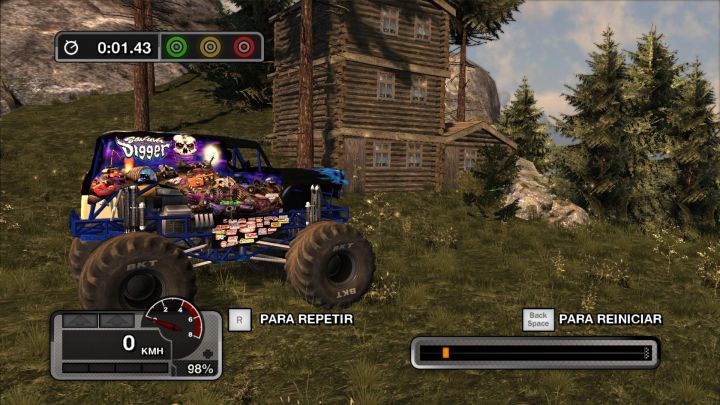Select the green medal ring icon

click(177, 47)
